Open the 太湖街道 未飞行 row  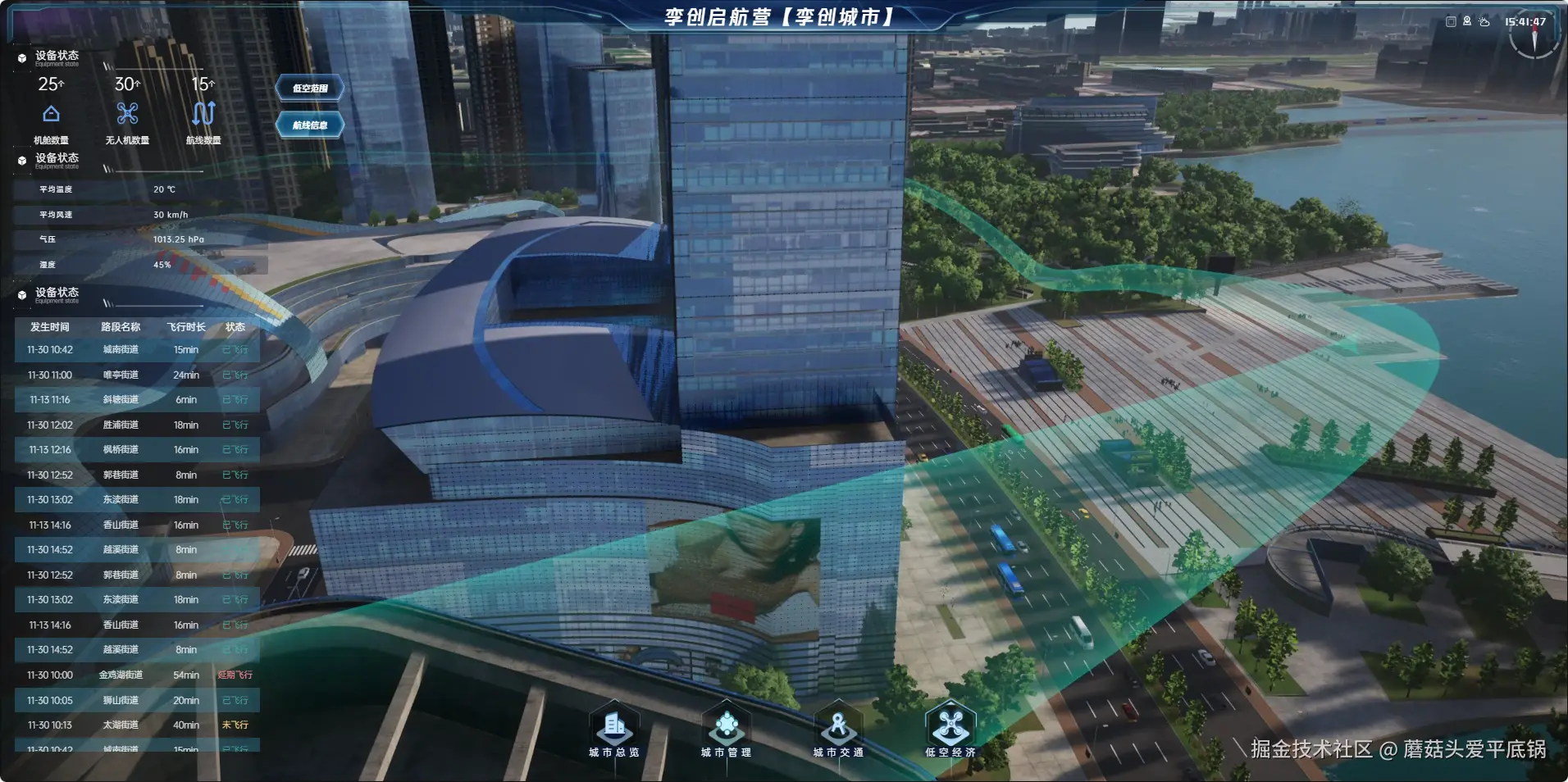[137, 725]
